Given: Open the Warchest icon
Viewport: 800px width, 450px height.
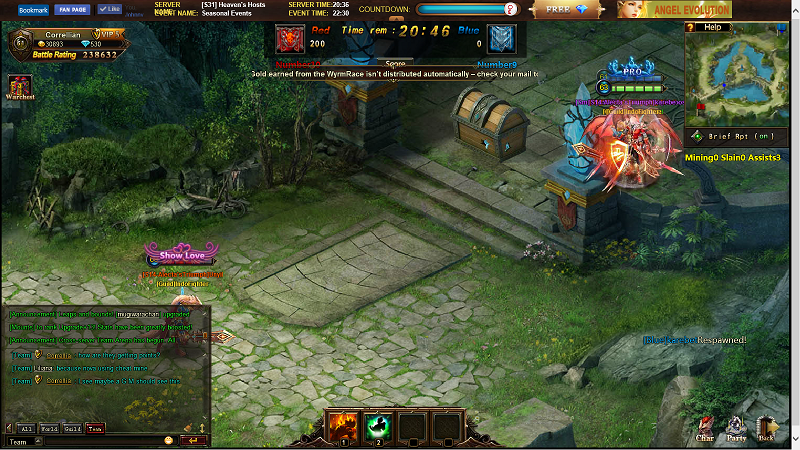Looking at the screenshot, I should pyautogui.click(x=20, y=86).
